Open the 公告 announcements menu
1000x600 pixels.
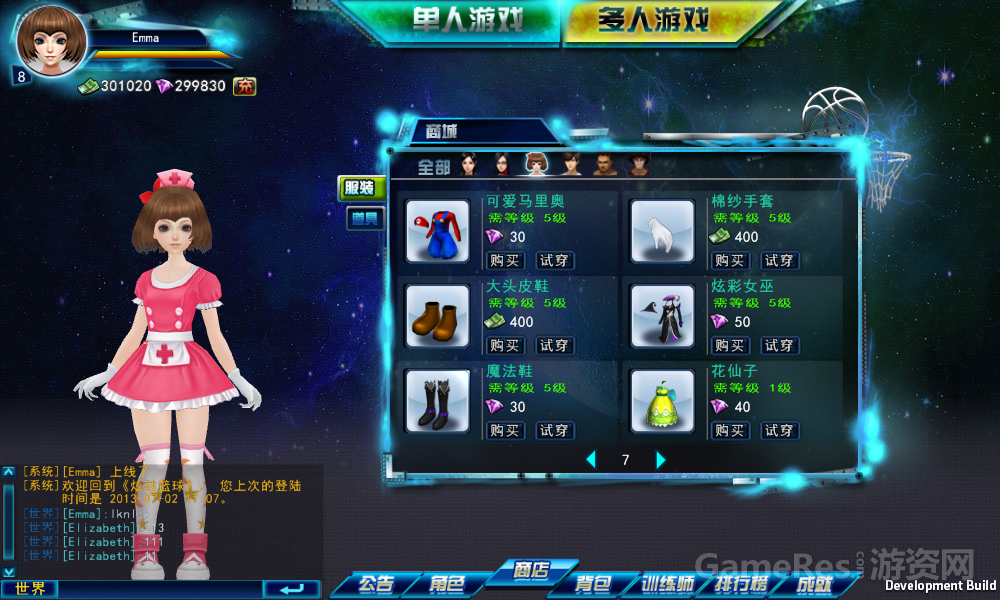coord(375,584)
